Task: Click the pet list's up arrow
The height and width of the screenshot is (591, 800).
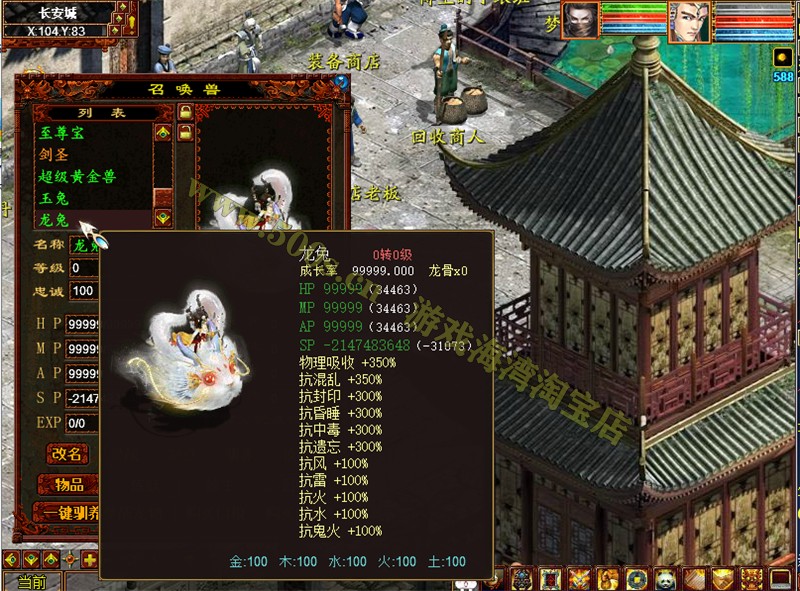Action: pos(163,131)
